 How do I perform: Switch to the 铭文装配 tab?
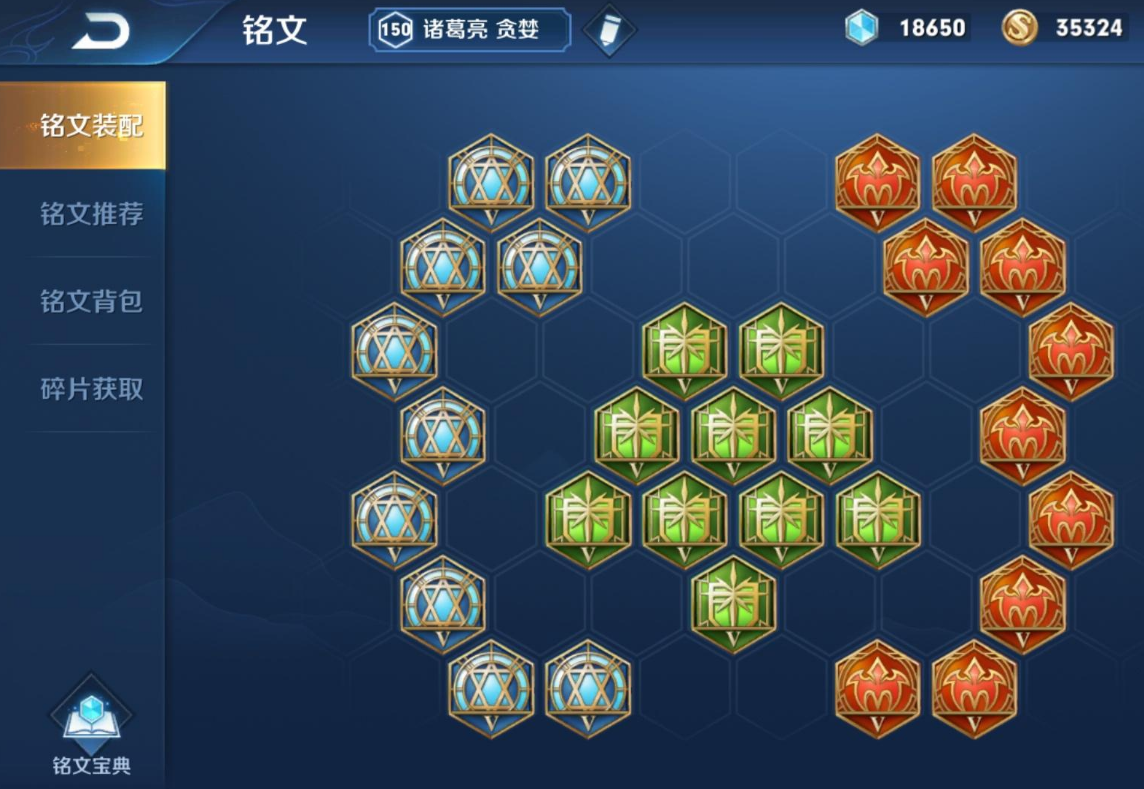(90, 126)
